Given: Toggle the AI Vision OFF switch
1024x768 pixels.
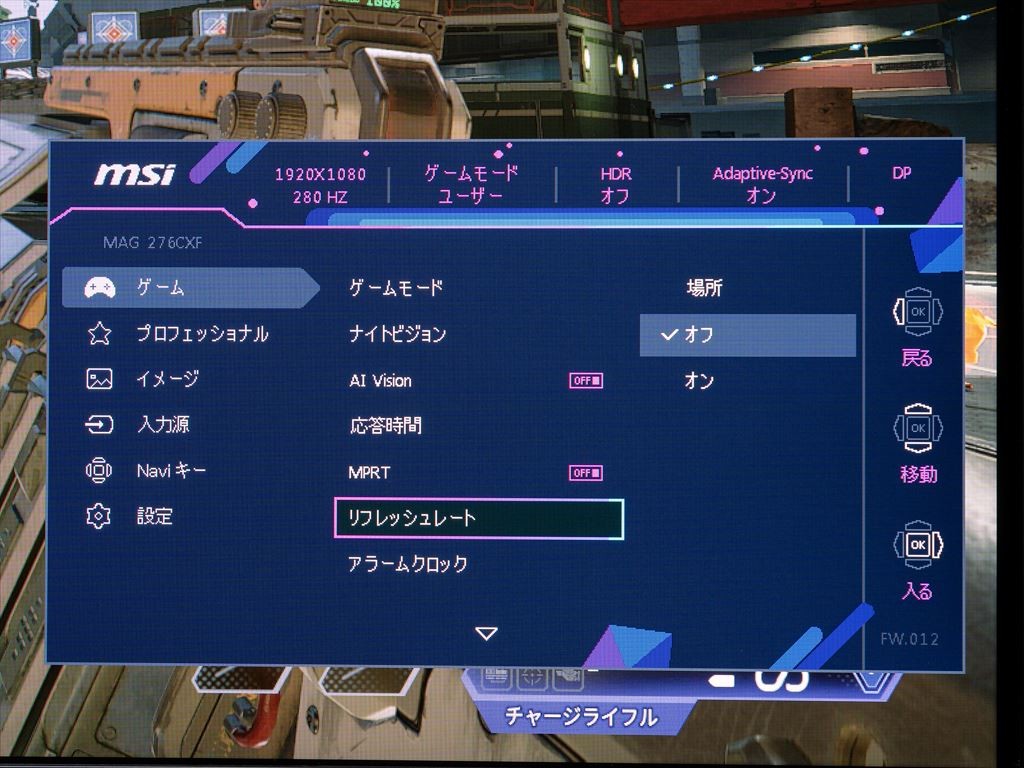Looking at the screenshot, I should (586, 380).
